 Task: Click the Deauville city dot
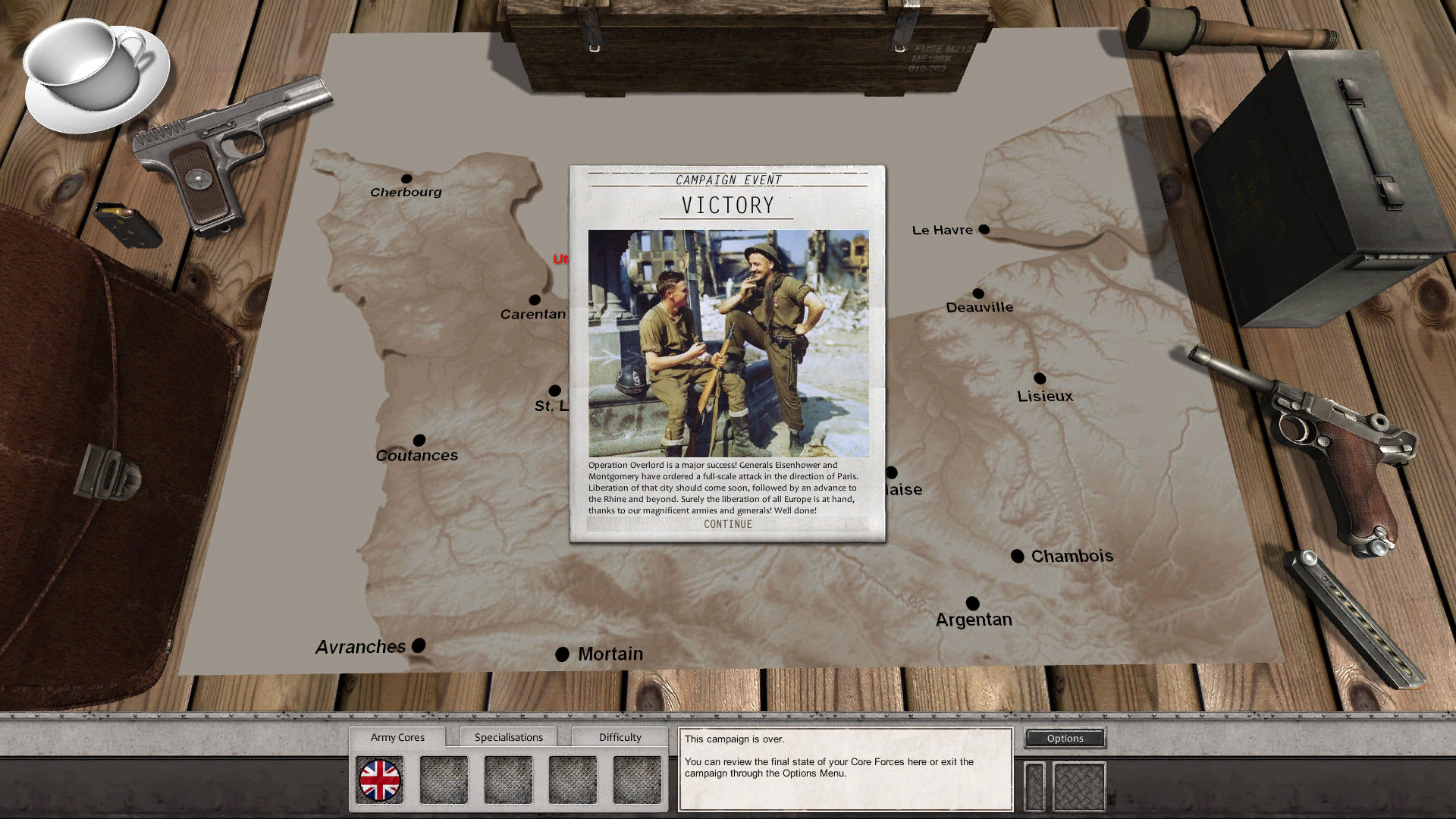tap(980, 291)
